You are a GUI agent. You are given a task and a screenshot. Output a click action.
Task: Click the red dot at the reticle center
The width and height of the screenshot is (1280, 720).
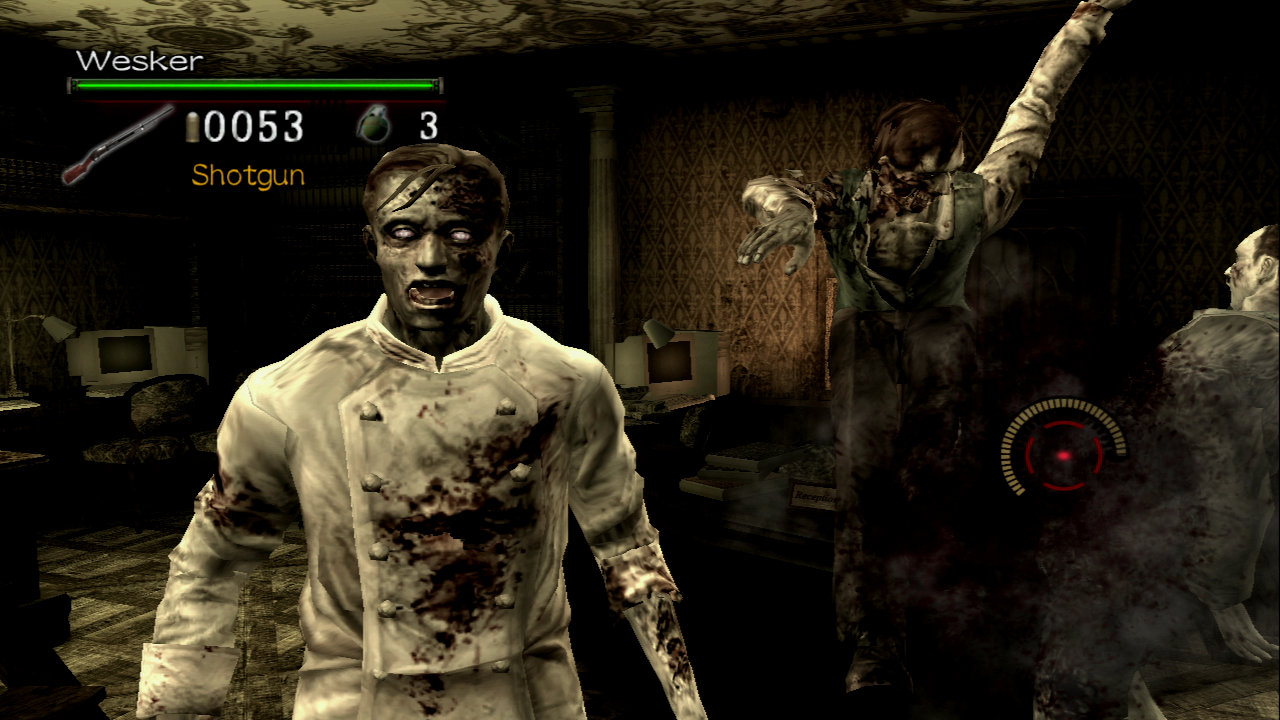click(1063, 456)
